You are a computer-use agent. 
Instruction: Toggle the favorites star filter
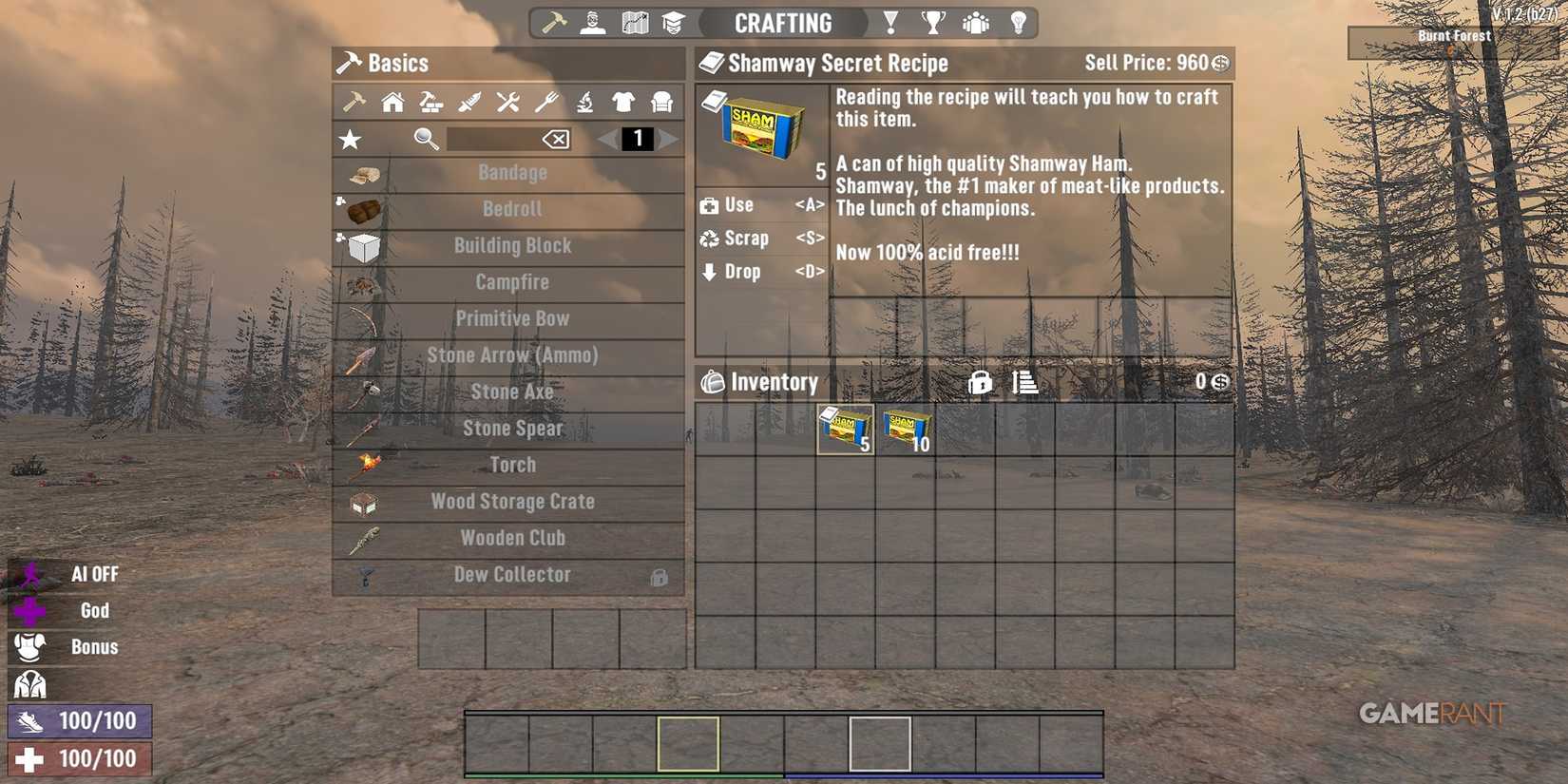click(x=350, y=139)
